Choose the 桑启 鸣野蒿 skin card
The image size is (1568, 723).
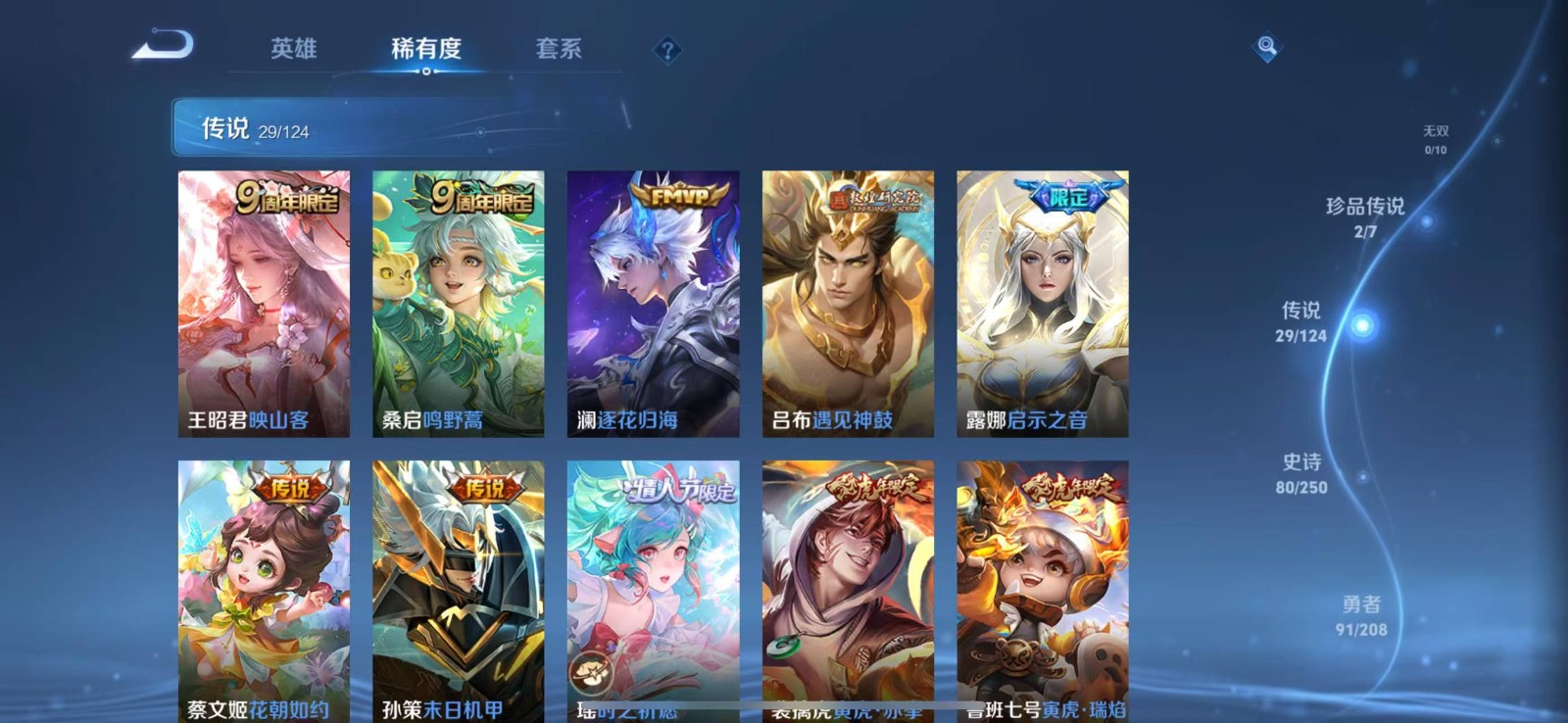tap(458, 304)
